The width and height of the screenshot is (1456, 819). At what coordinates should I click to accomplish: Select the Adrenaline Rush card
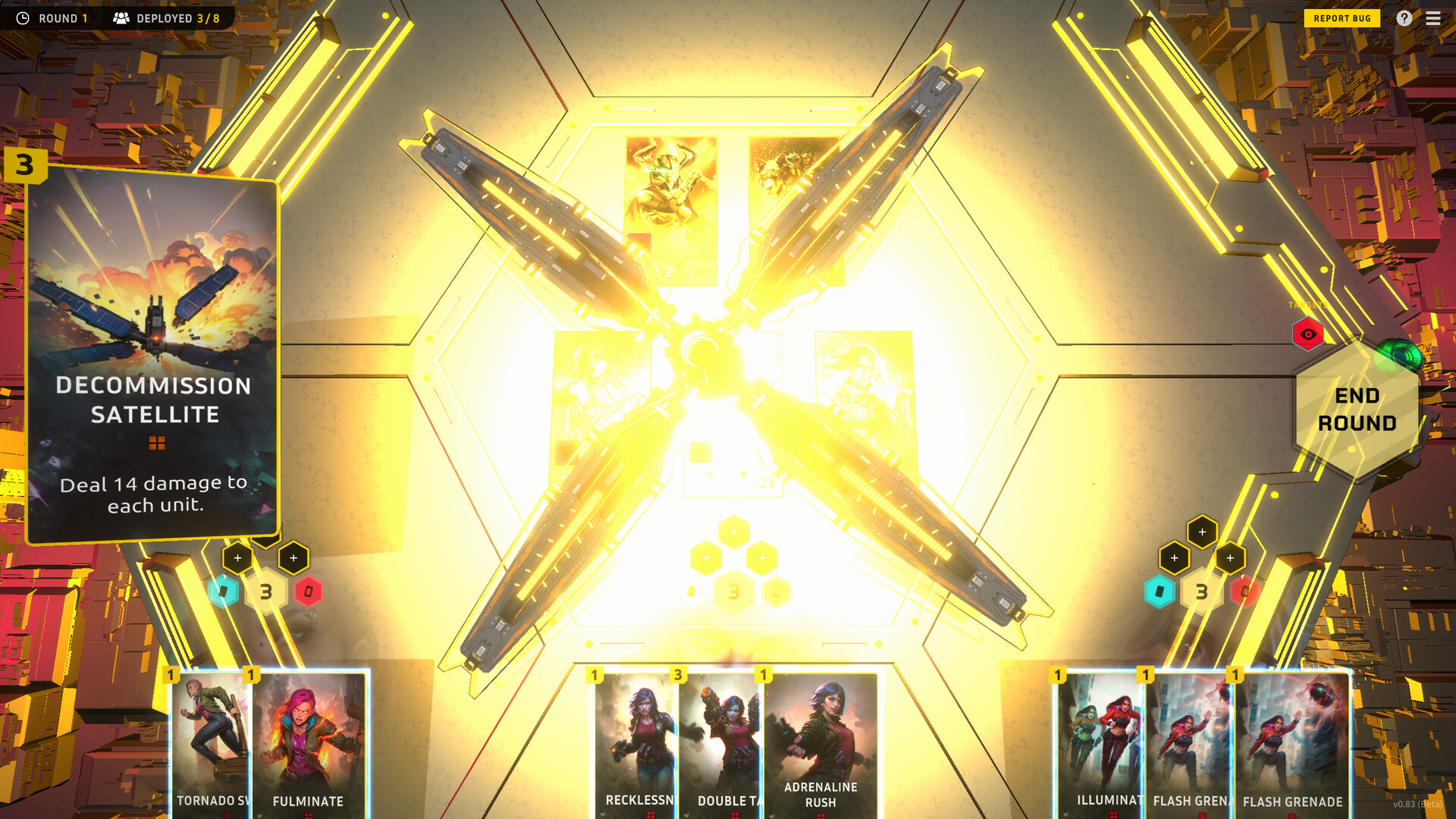pos(821,739)
